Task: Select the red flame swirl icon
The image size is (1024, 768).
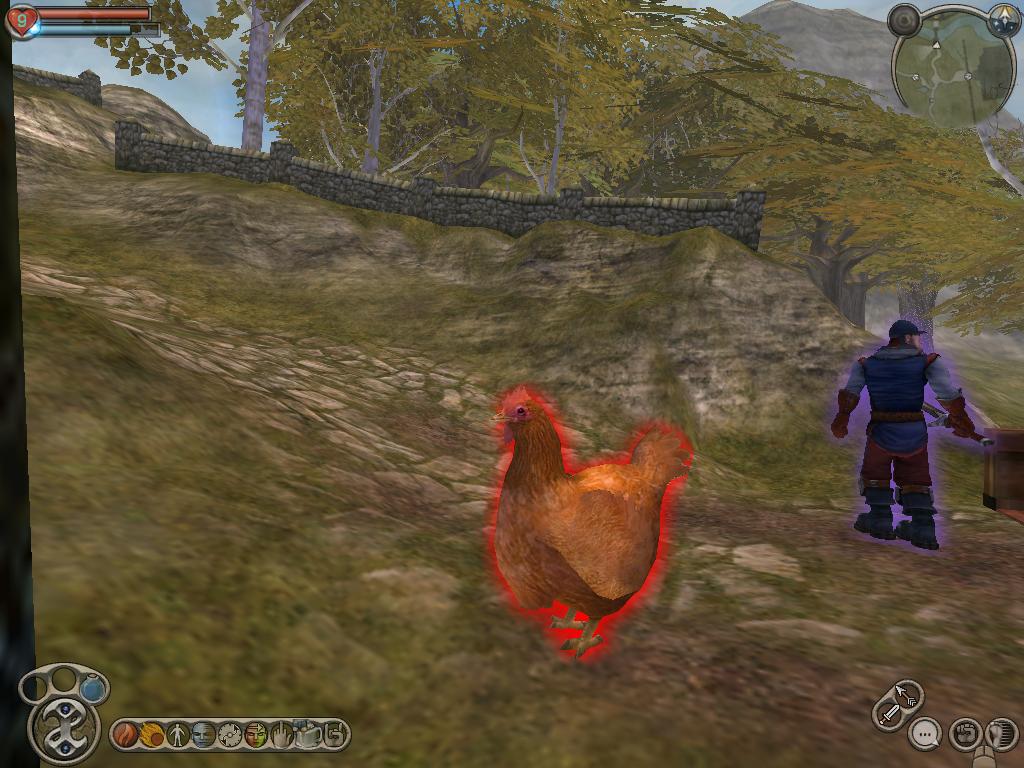Action: tap(126, 735)
